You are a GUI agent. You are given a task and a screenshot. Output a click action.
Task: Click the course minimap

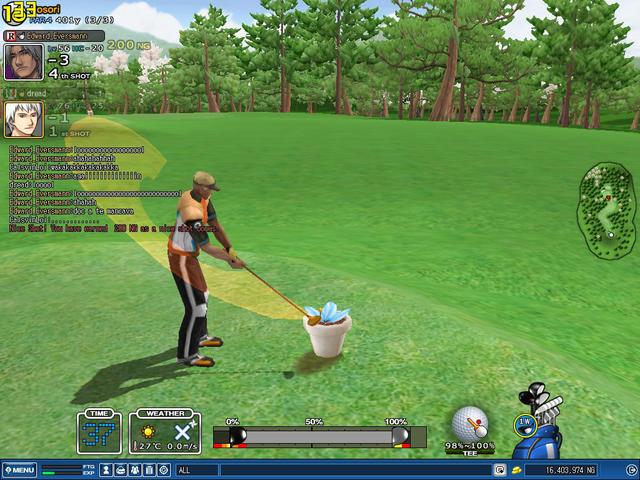[x=607, y=211]
